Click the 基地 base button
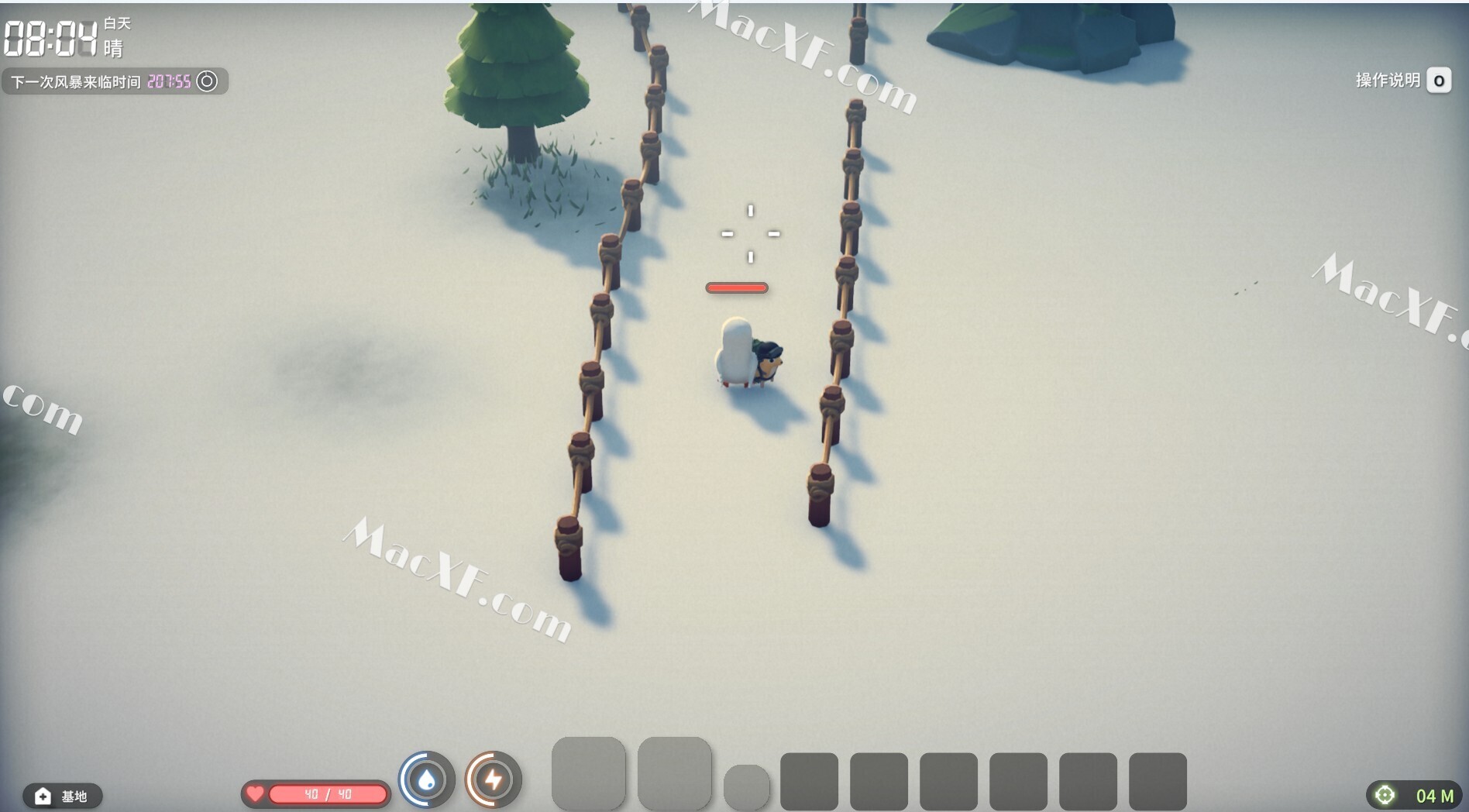Viewport: 1469px width, 812px height. click(62, 796)
